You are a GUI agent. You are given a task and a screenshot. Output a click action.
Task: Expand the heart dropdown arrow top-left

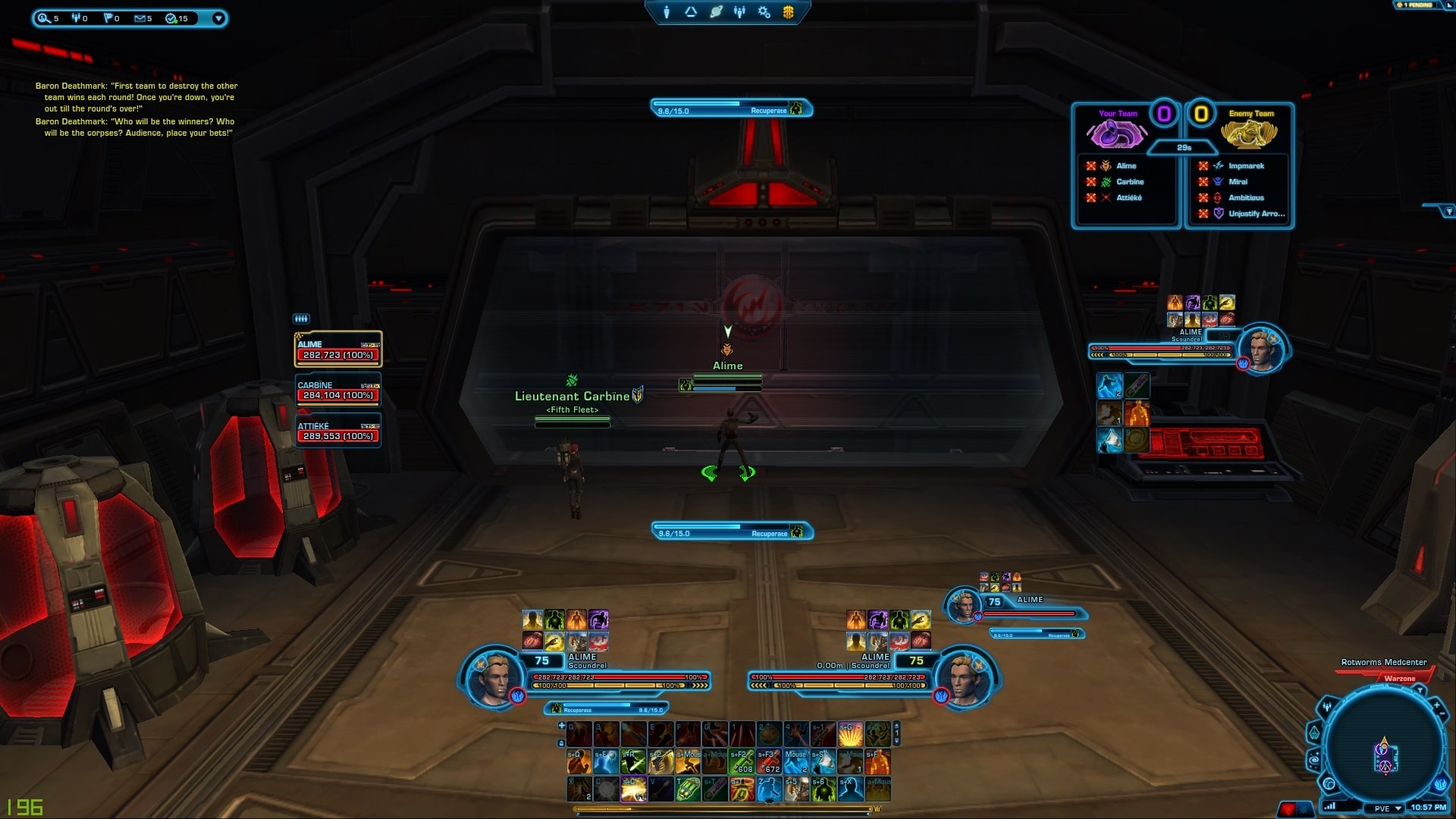218,19
